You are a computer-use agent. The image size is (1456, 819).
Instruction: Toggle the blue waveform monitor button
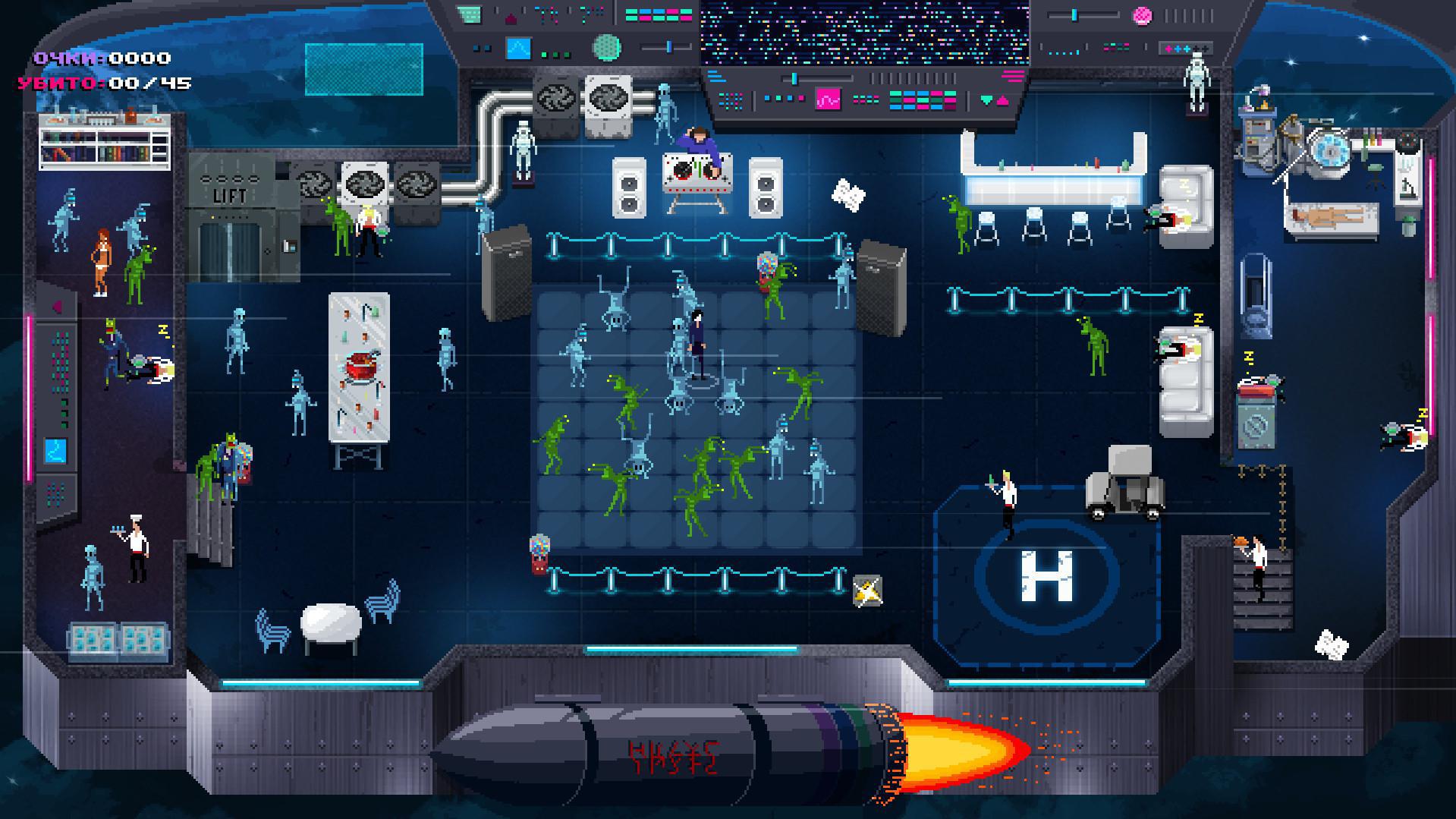518,49
